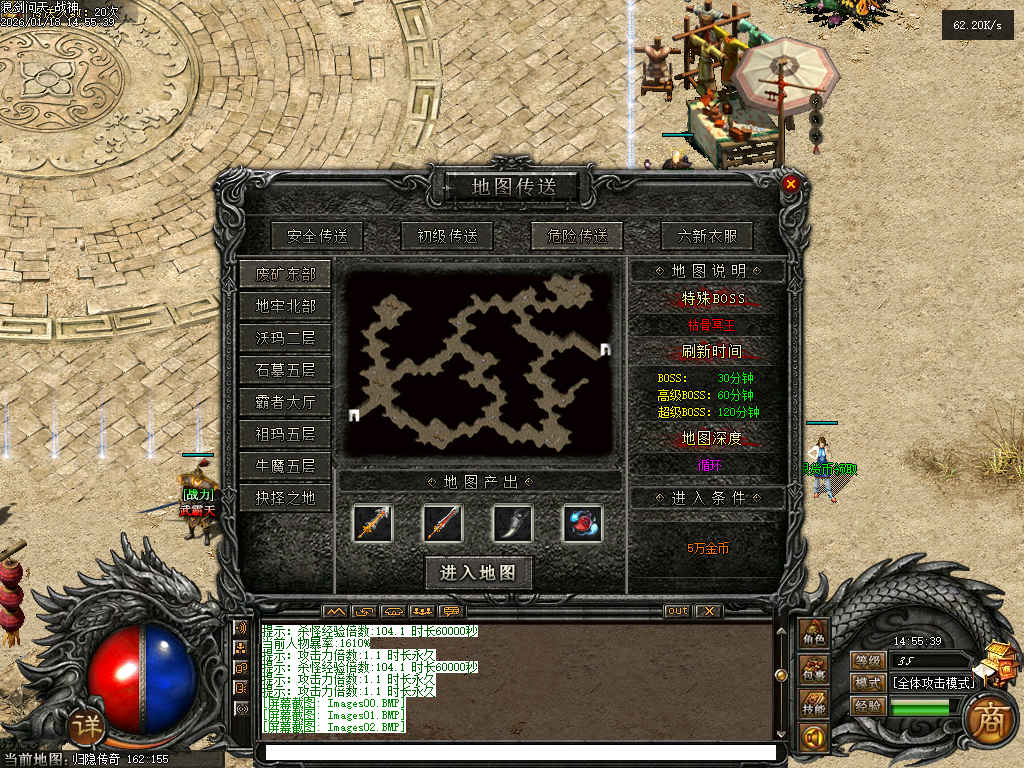Open the 商 shop round button
This screenshot has width=1024, height=768.
pyautogui.click(x=987, y=716)
